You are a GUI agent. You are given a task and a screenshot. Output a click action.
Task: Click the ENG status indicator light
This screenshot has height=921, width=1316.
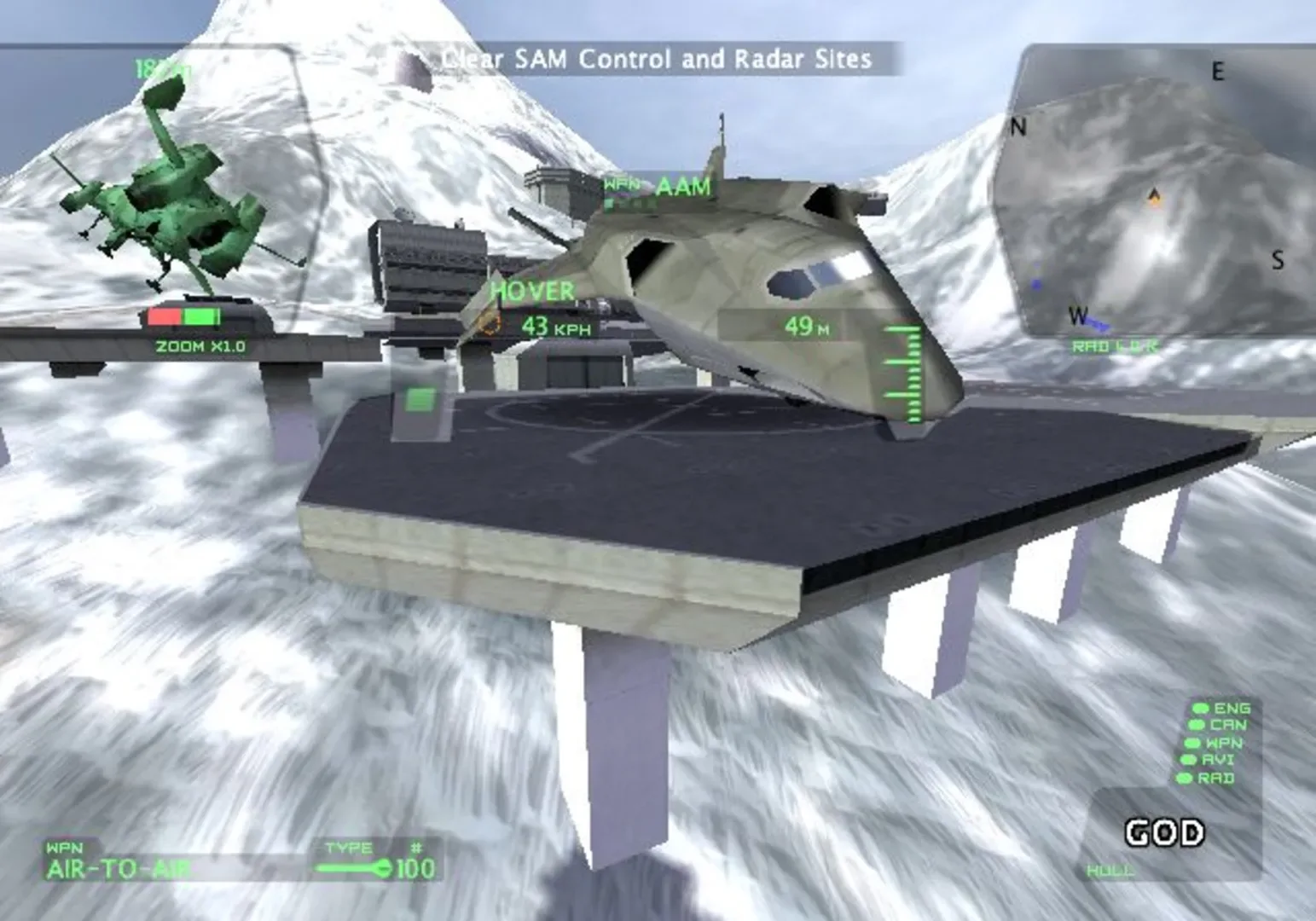[x=1201, y=709]
